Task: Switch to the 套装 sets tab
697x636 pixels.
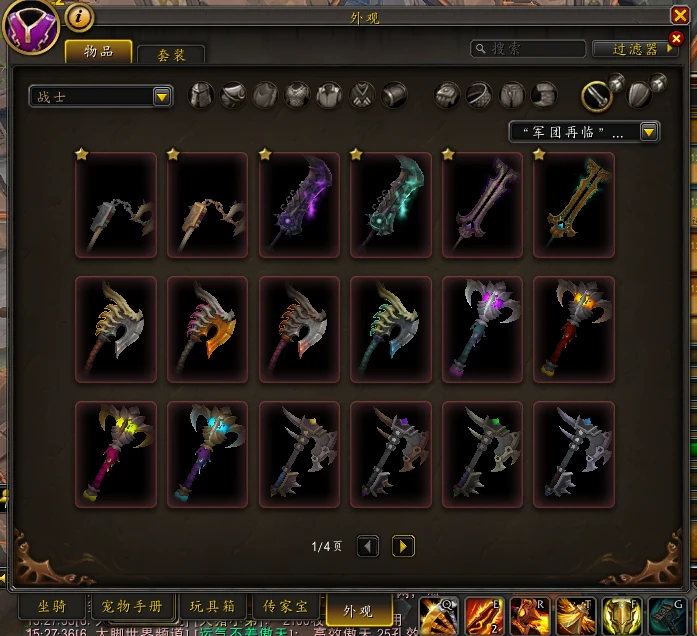Action: pos(171,55)
